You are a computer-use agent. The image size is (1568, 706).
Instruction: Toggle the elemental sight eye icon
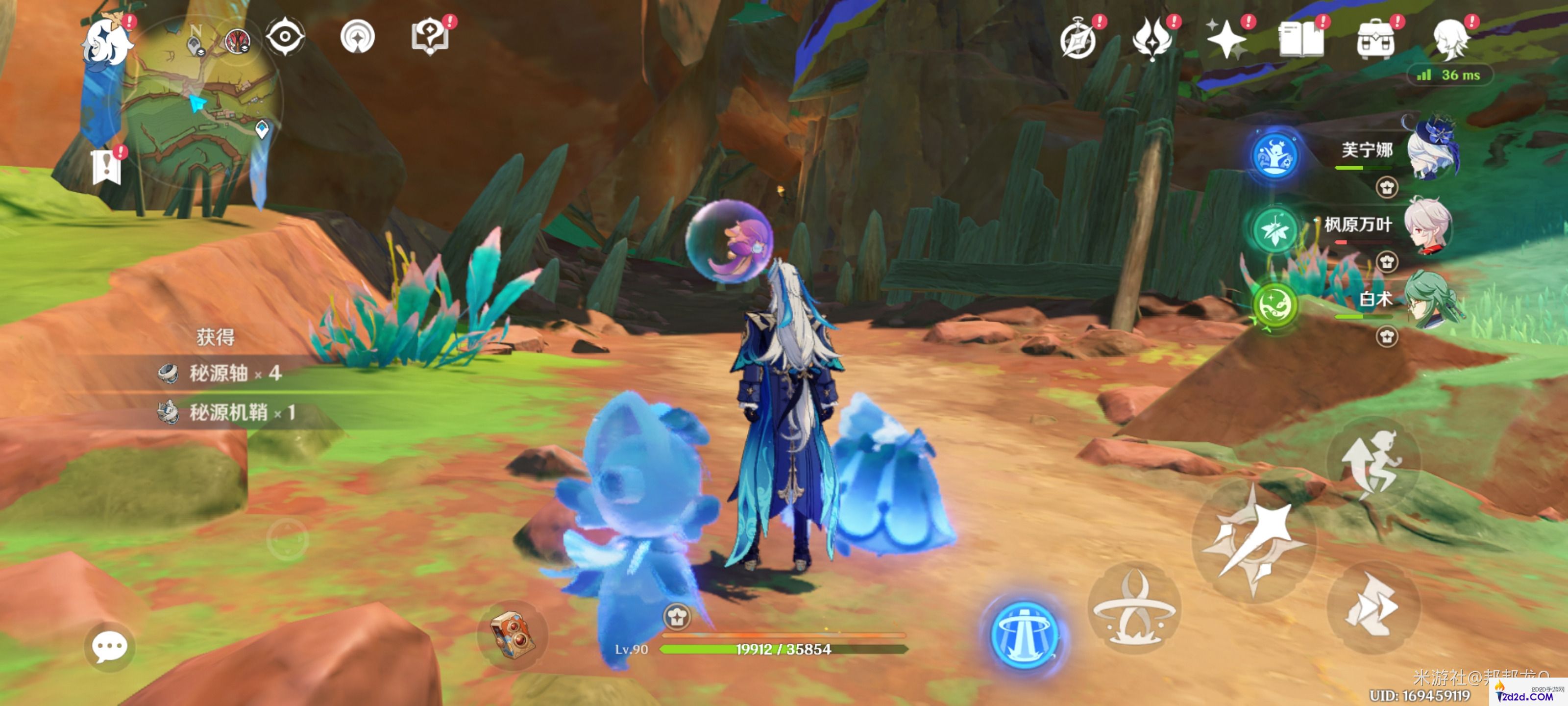point(284,38)
